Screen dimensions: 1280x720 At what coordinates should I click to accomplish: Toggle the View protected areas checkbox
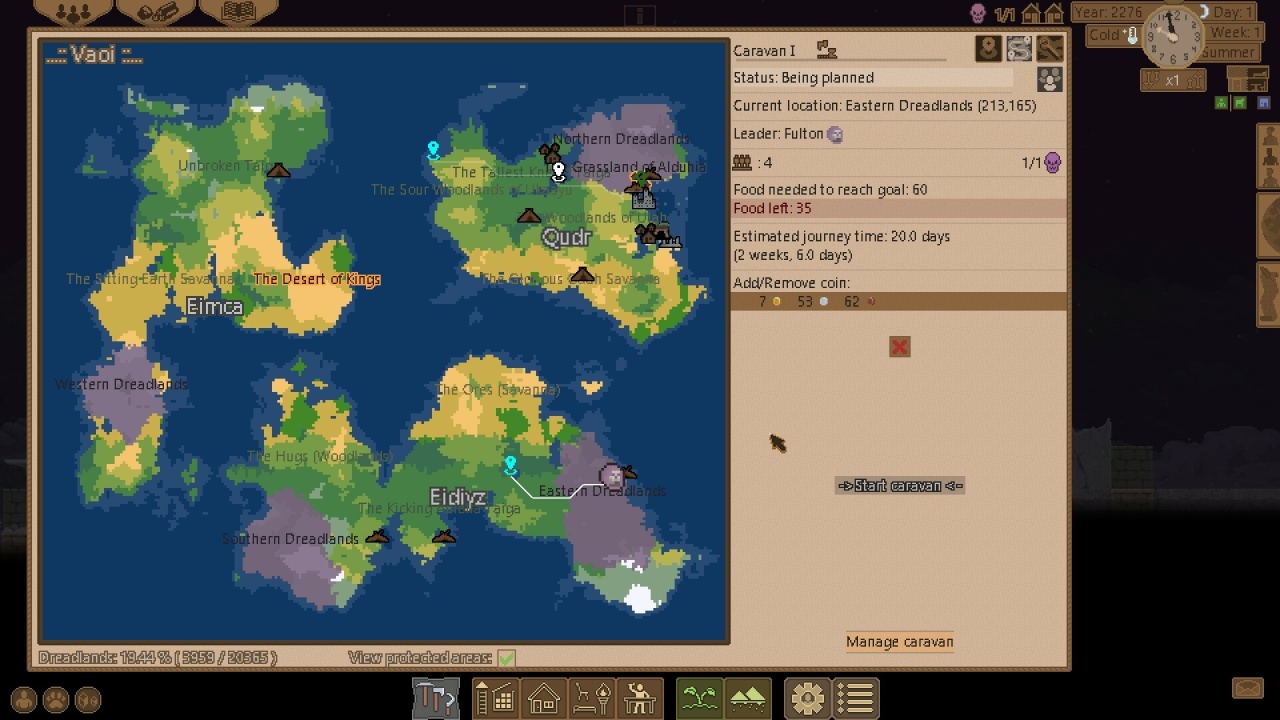pos(506,658)
